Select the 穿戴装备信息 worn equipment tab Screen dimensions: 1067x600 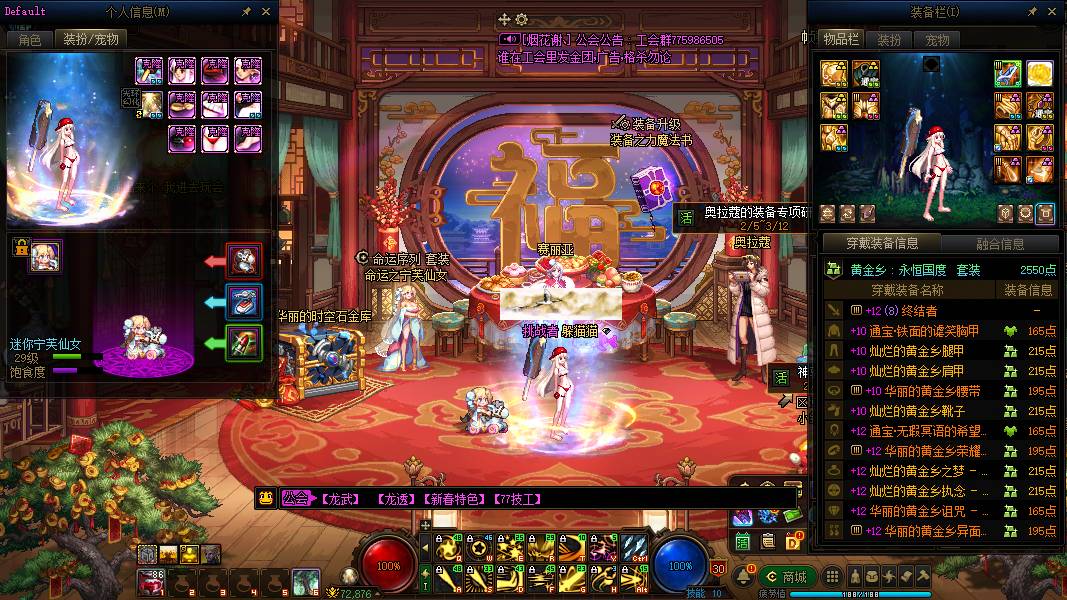[881, 244]
